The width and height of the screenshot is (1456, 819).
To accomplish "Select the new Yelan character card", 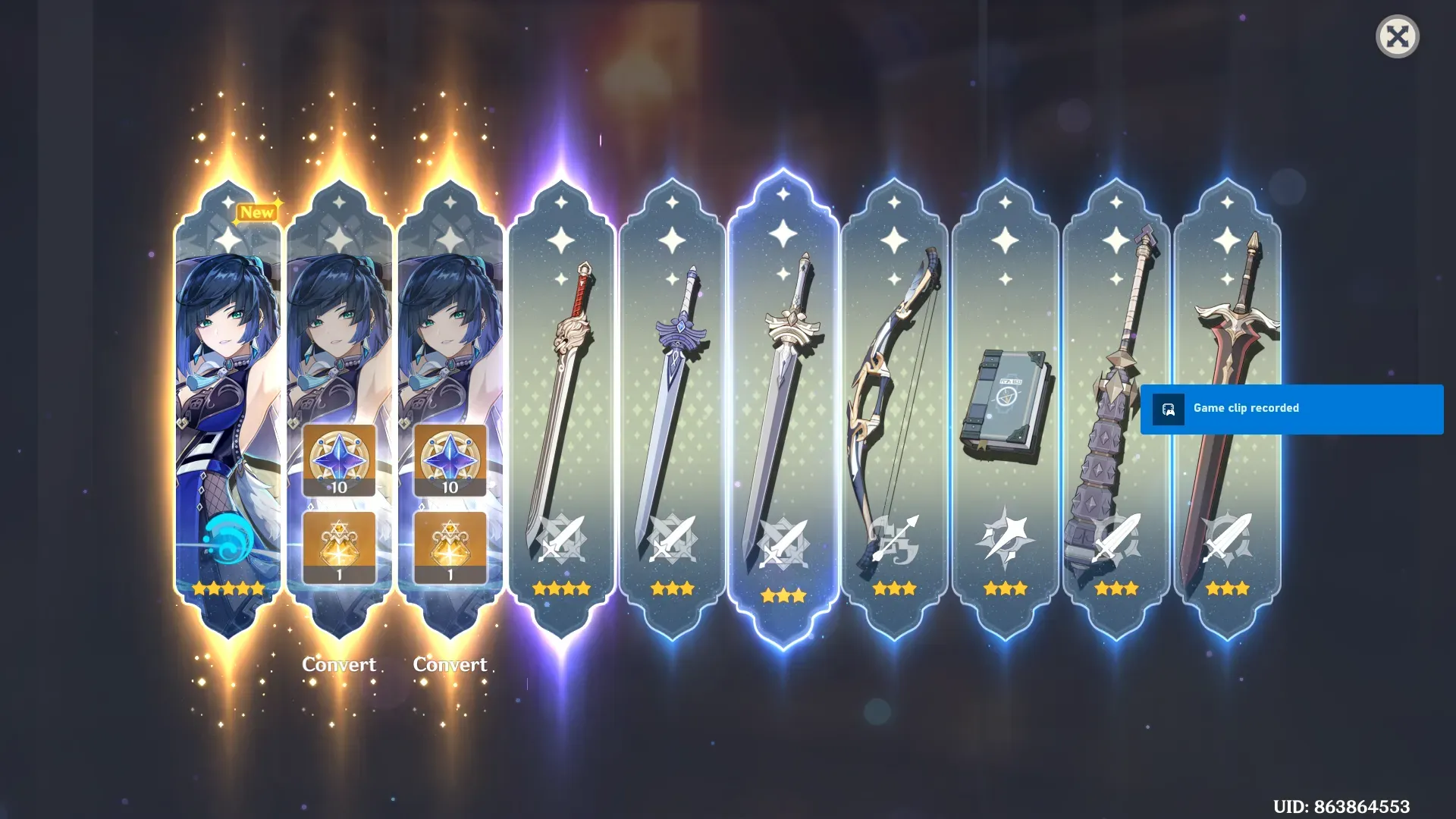I will pos(227,394).
